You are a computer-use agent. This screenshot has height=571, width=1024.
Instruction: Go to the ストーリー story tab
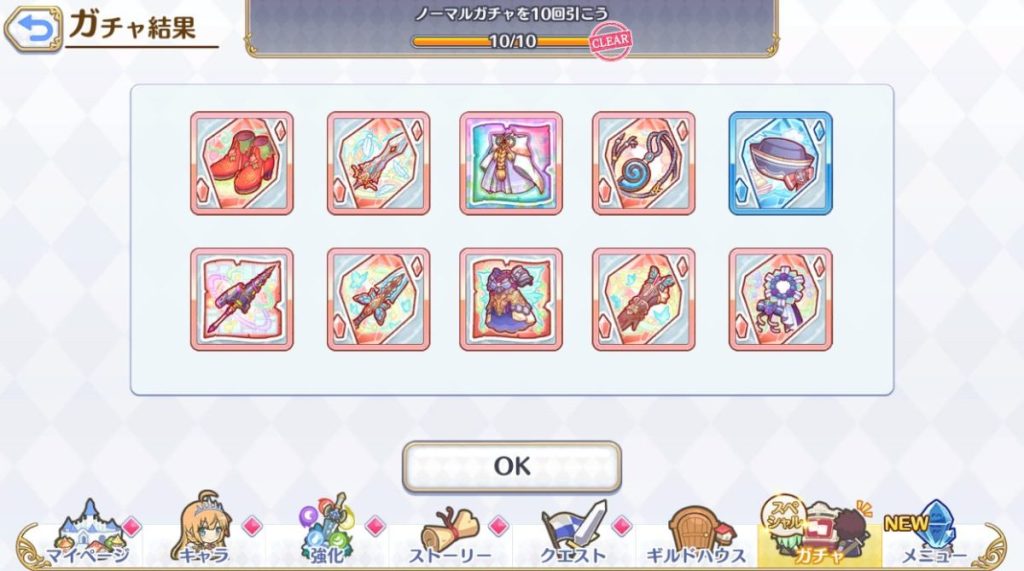click(x=449, y=538)
